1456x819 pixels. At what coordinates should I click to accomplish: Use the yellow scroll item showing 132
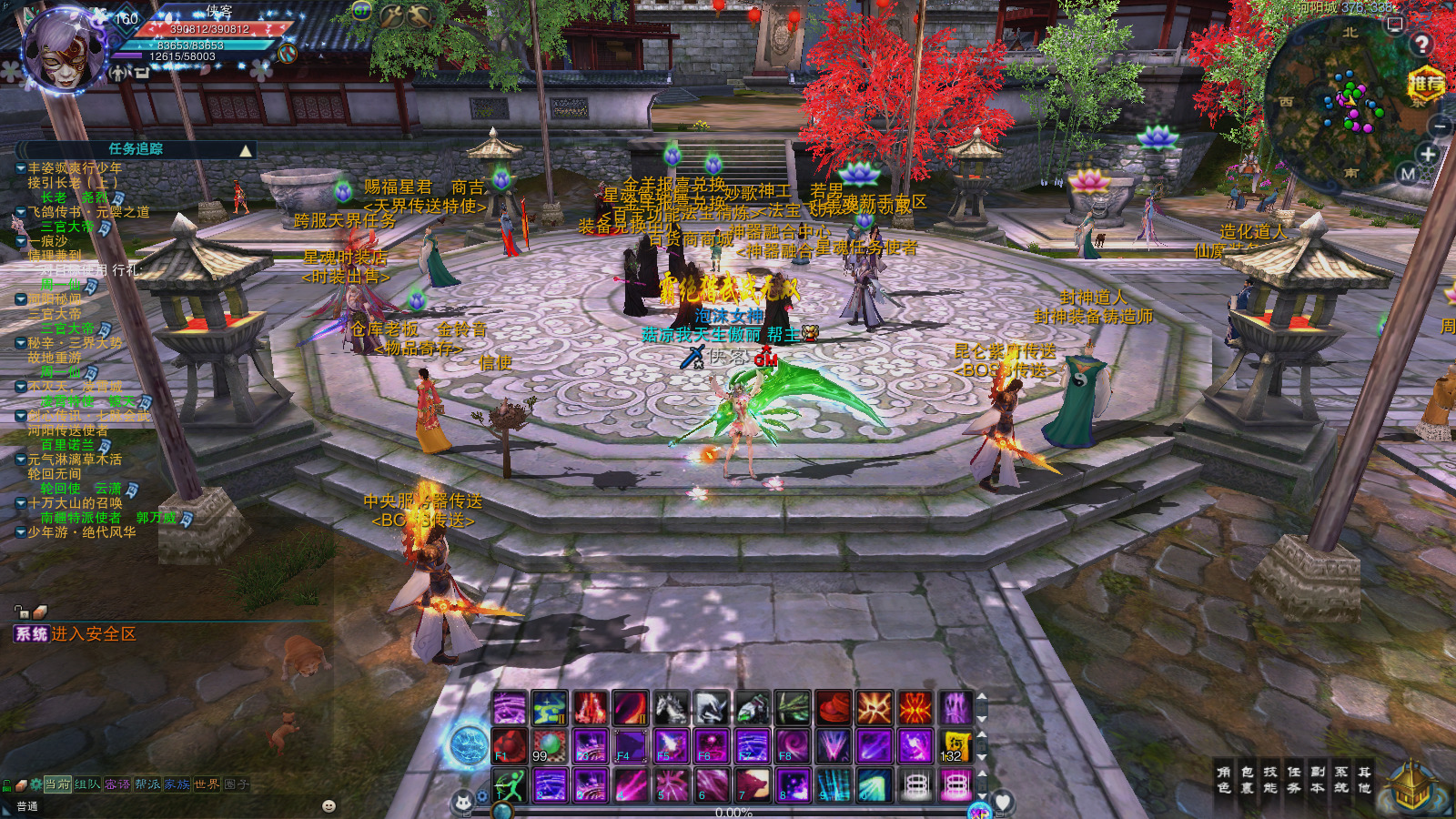click(955, 746)
